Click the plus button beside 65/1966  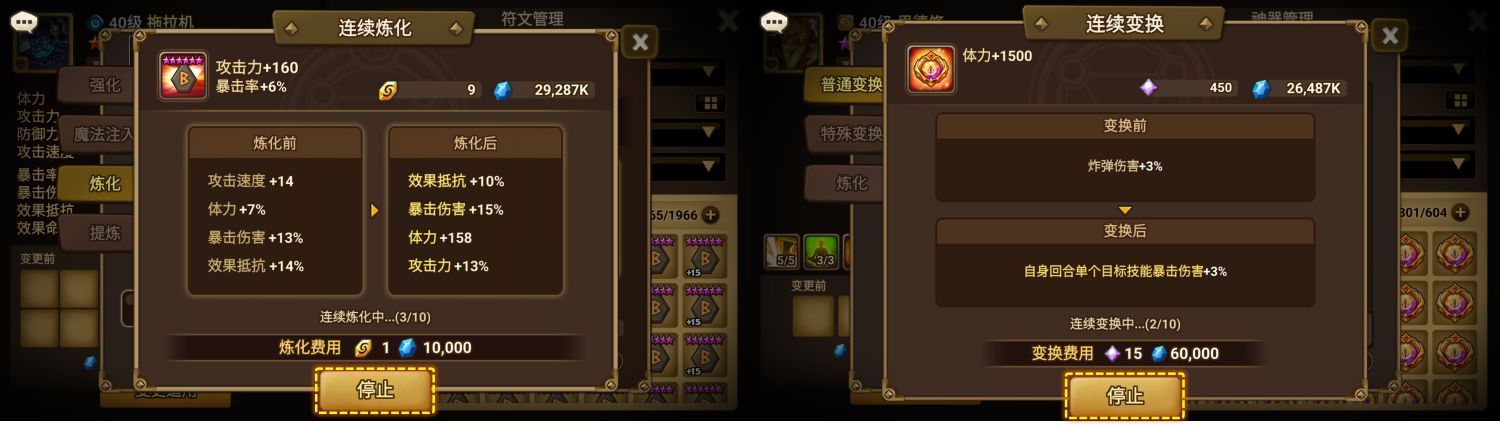(710, 214)
